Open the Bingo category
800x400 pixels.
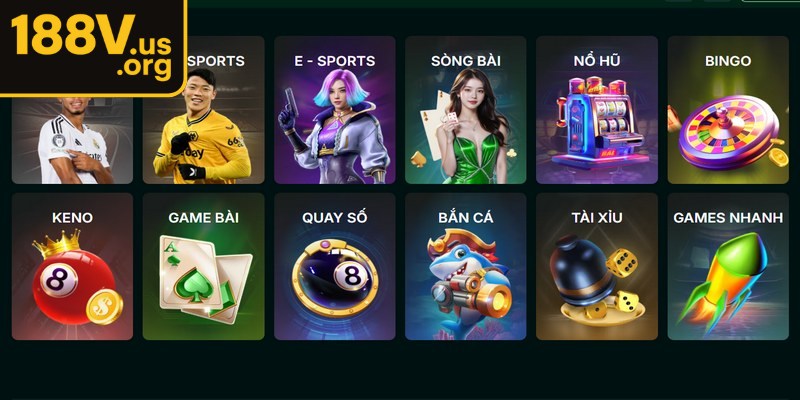tap(728, 110)
